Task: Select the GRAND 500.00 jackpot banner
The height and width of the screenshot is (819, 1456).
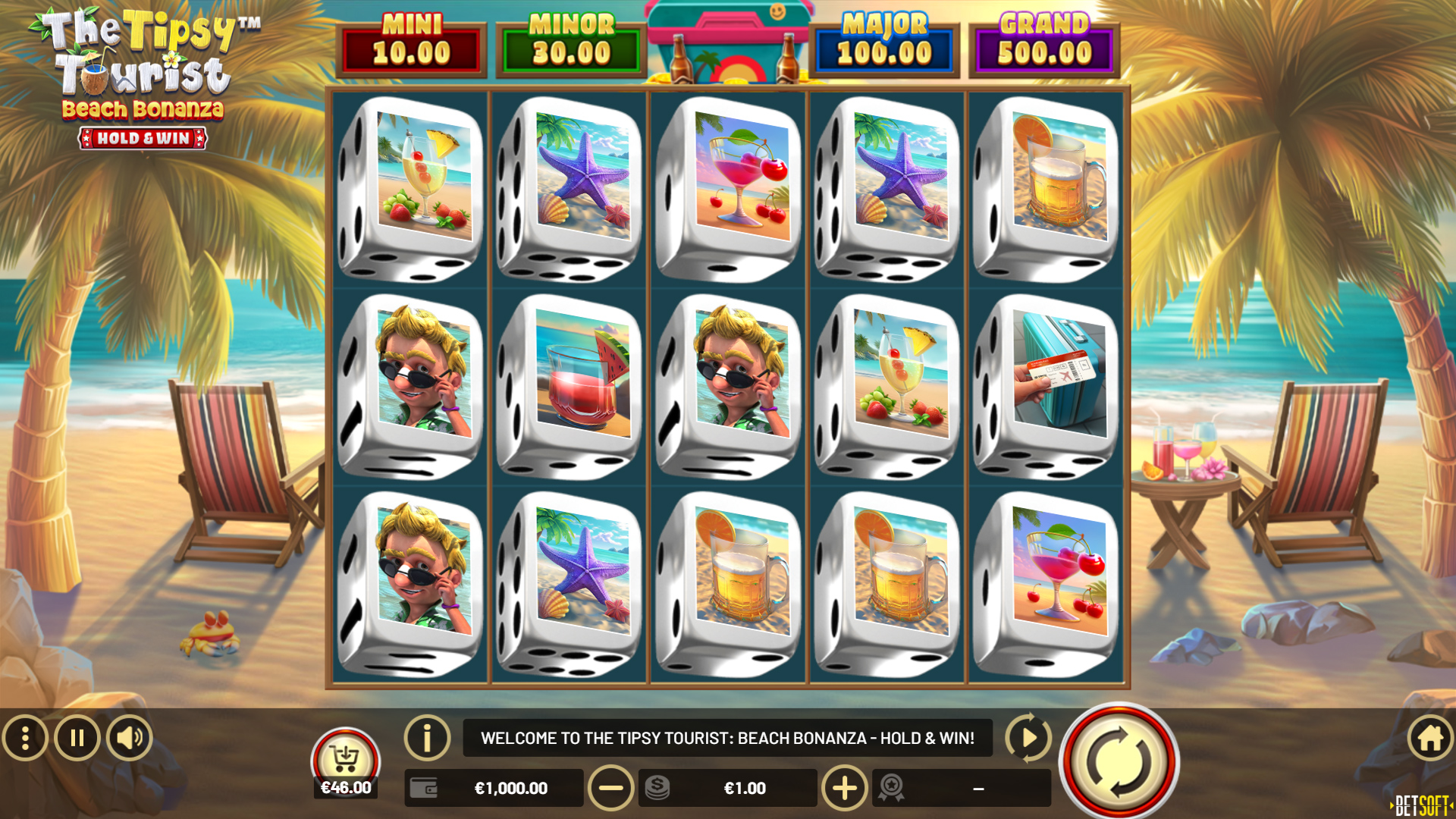Action: [1045, 43]
